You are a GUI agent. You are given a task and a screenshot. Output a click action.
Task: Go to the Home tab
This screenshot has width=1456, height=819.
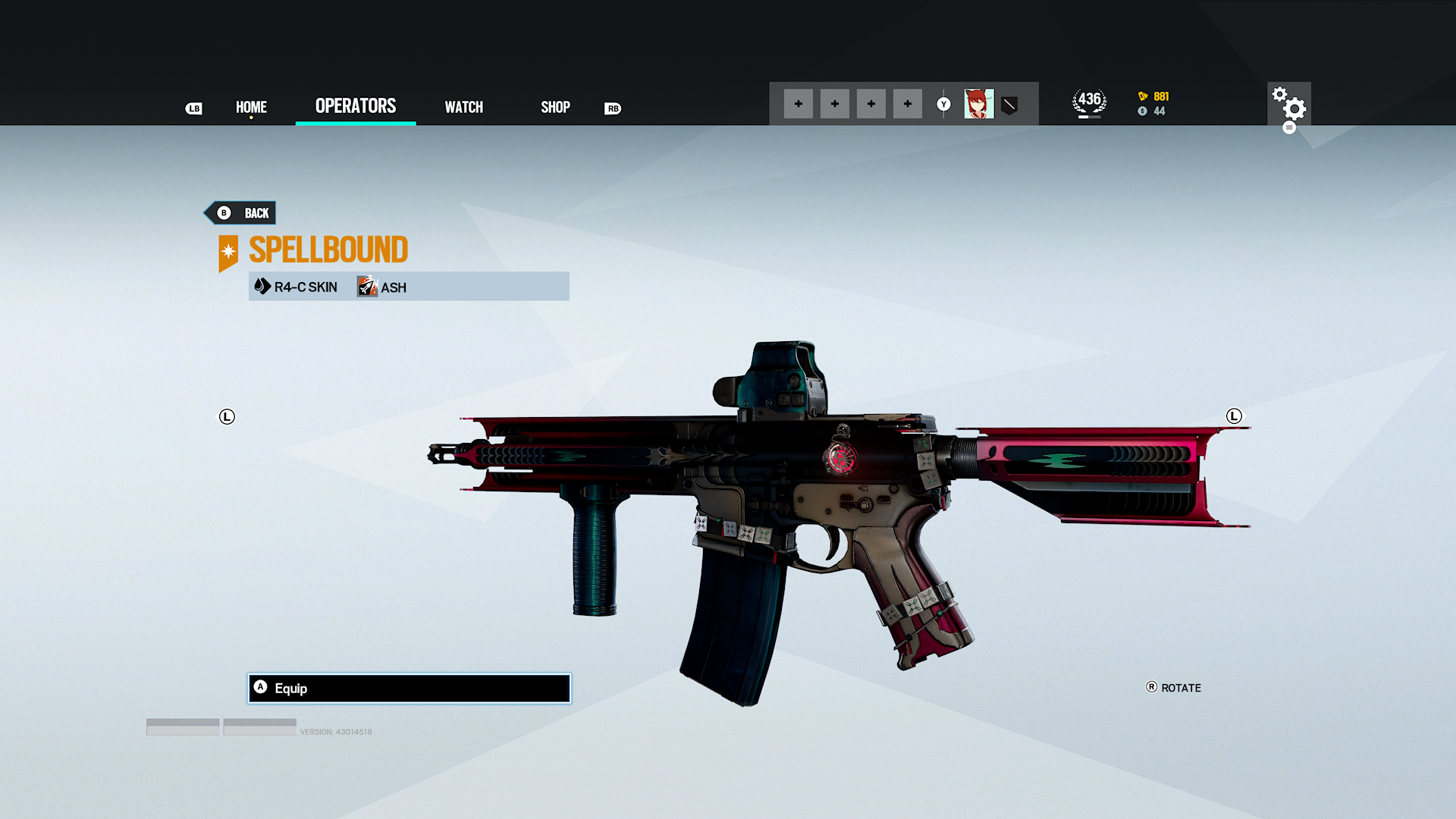pyautogui.click(x=251, y=107)
